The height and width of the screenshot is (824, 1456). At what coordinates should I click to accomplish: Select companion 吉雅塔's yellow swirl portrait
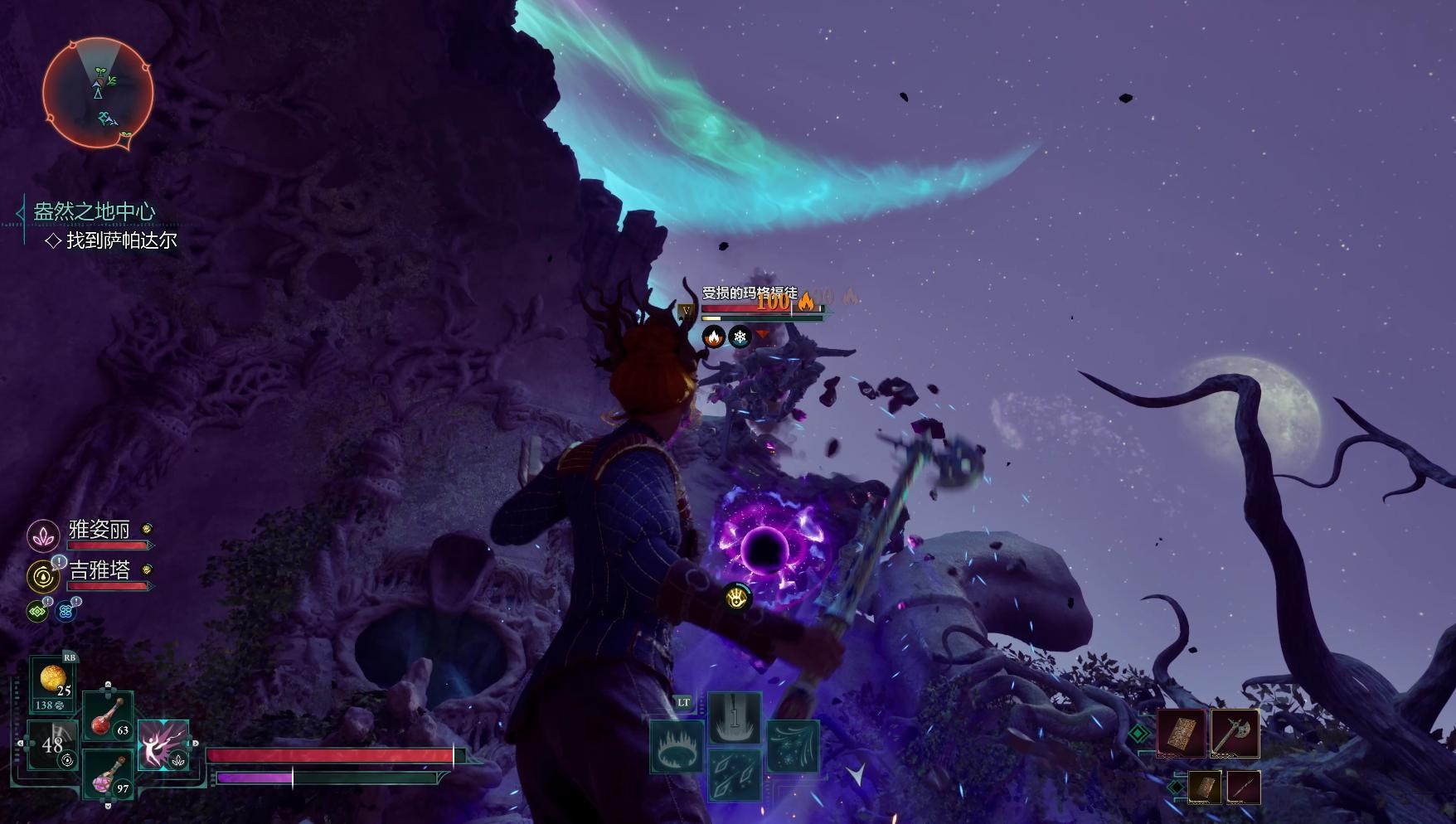[x=42, y=576]
